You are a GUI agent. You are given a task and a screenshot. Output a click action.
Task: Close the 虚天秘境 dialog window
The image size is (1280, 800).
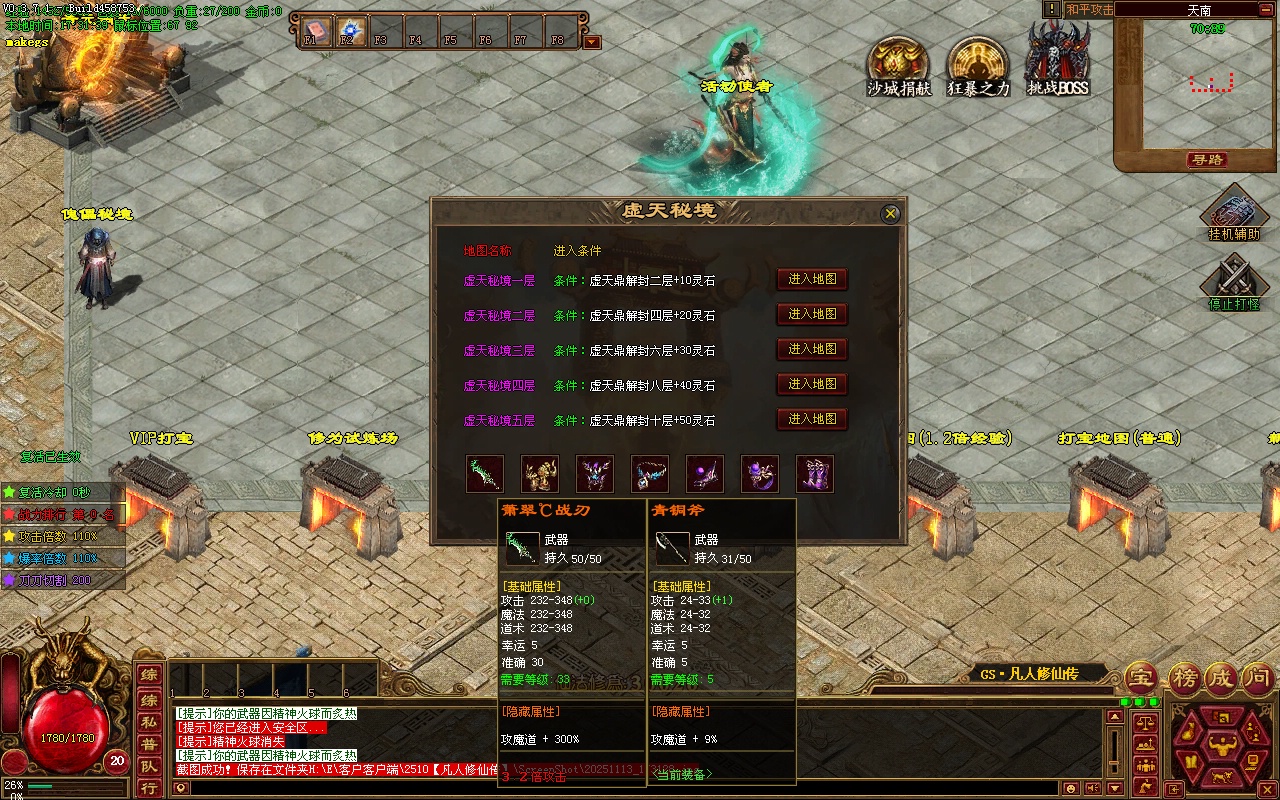click(890, 214)
